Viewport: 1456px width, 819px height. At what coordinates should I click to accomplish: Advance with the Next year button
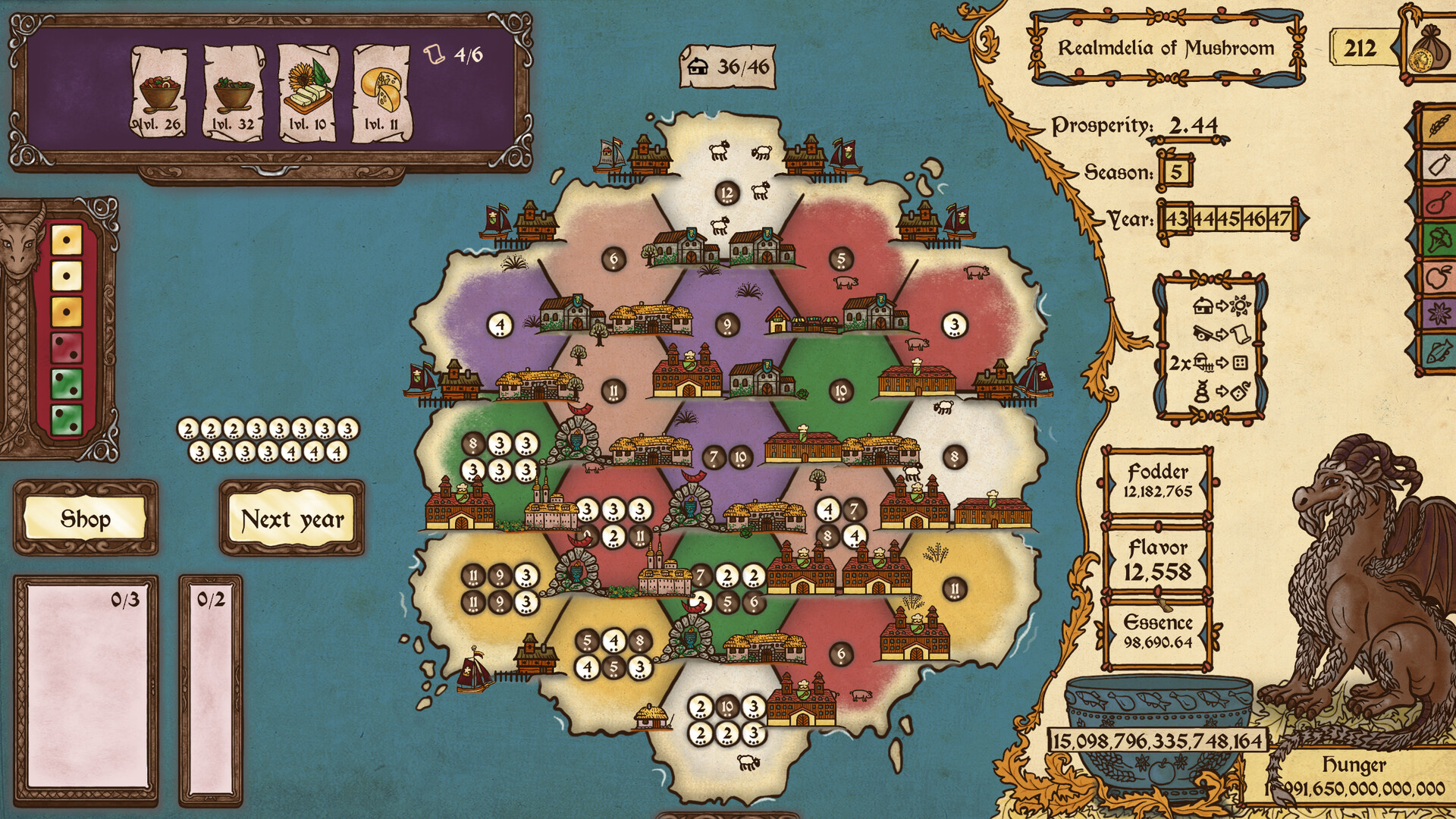[292, 519]
